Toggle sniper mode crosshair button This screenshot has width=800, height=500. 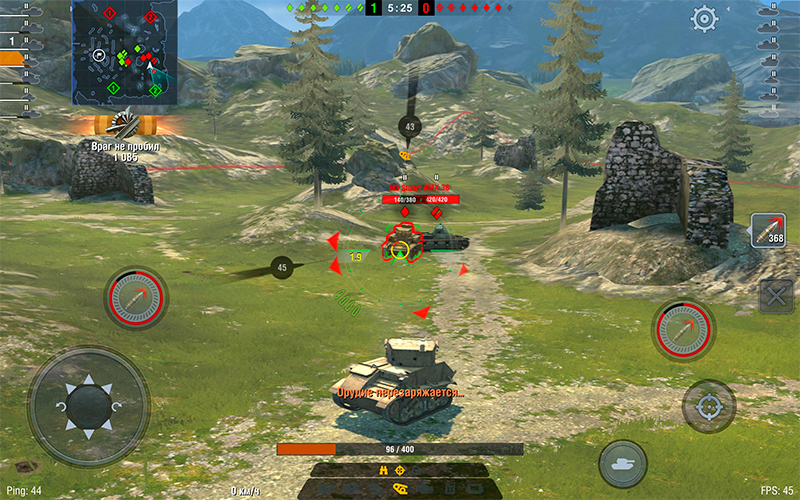[x=709, y=406]
